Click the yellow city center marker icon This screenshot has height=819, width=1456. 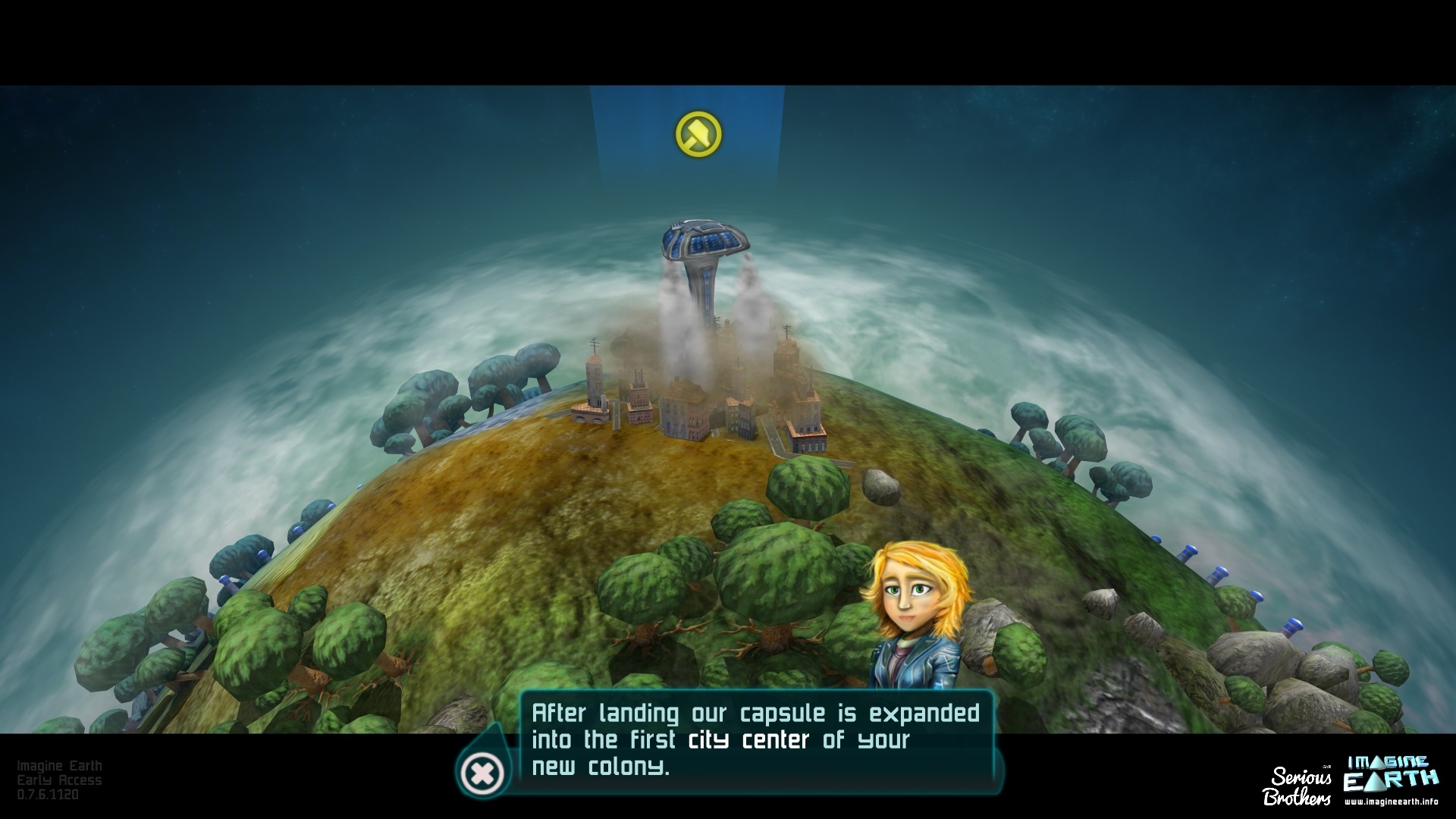[698, 134]
